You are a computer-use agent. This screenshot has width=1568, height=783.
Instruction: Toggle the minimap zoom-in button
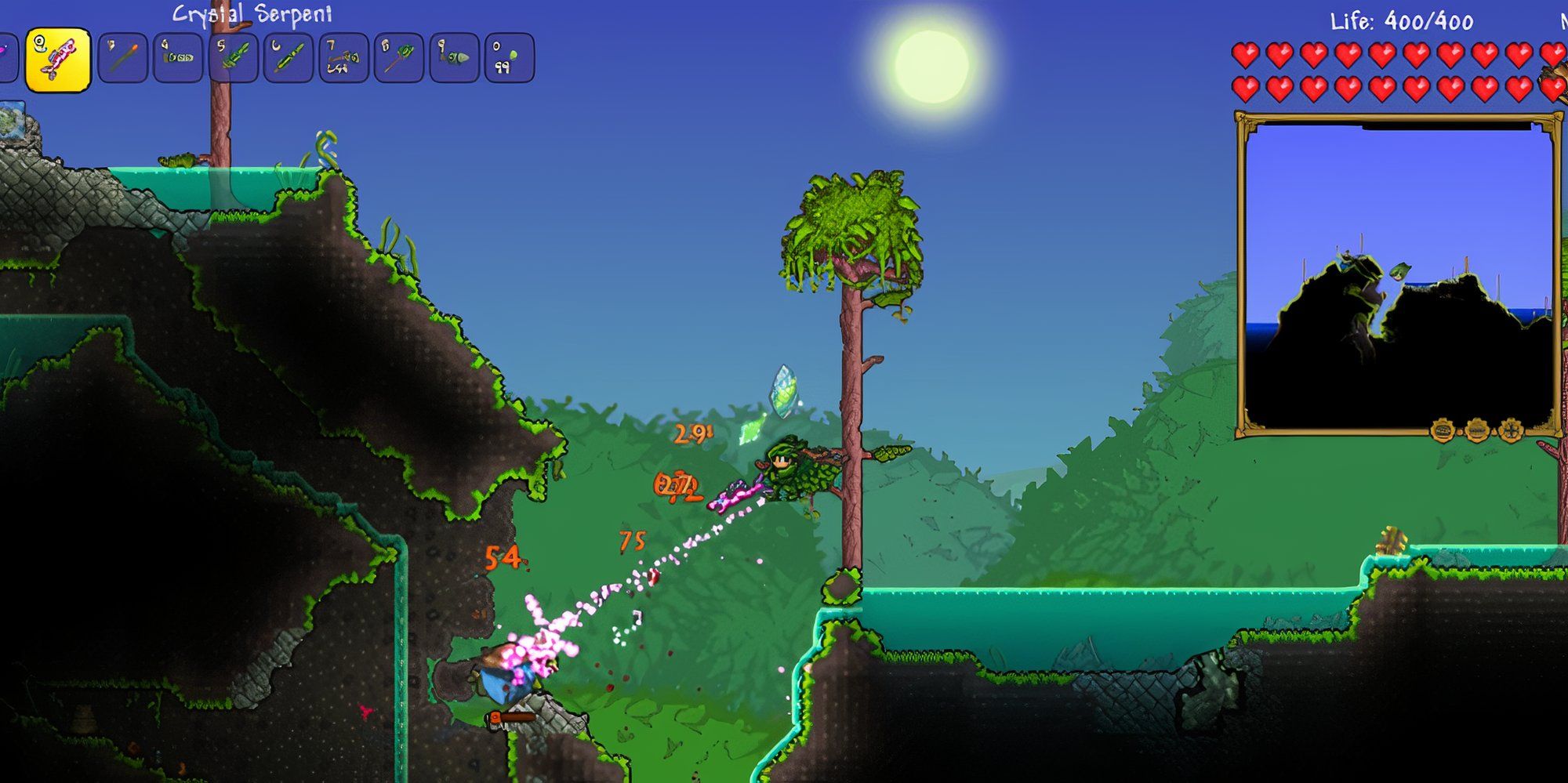[1443, 430]
